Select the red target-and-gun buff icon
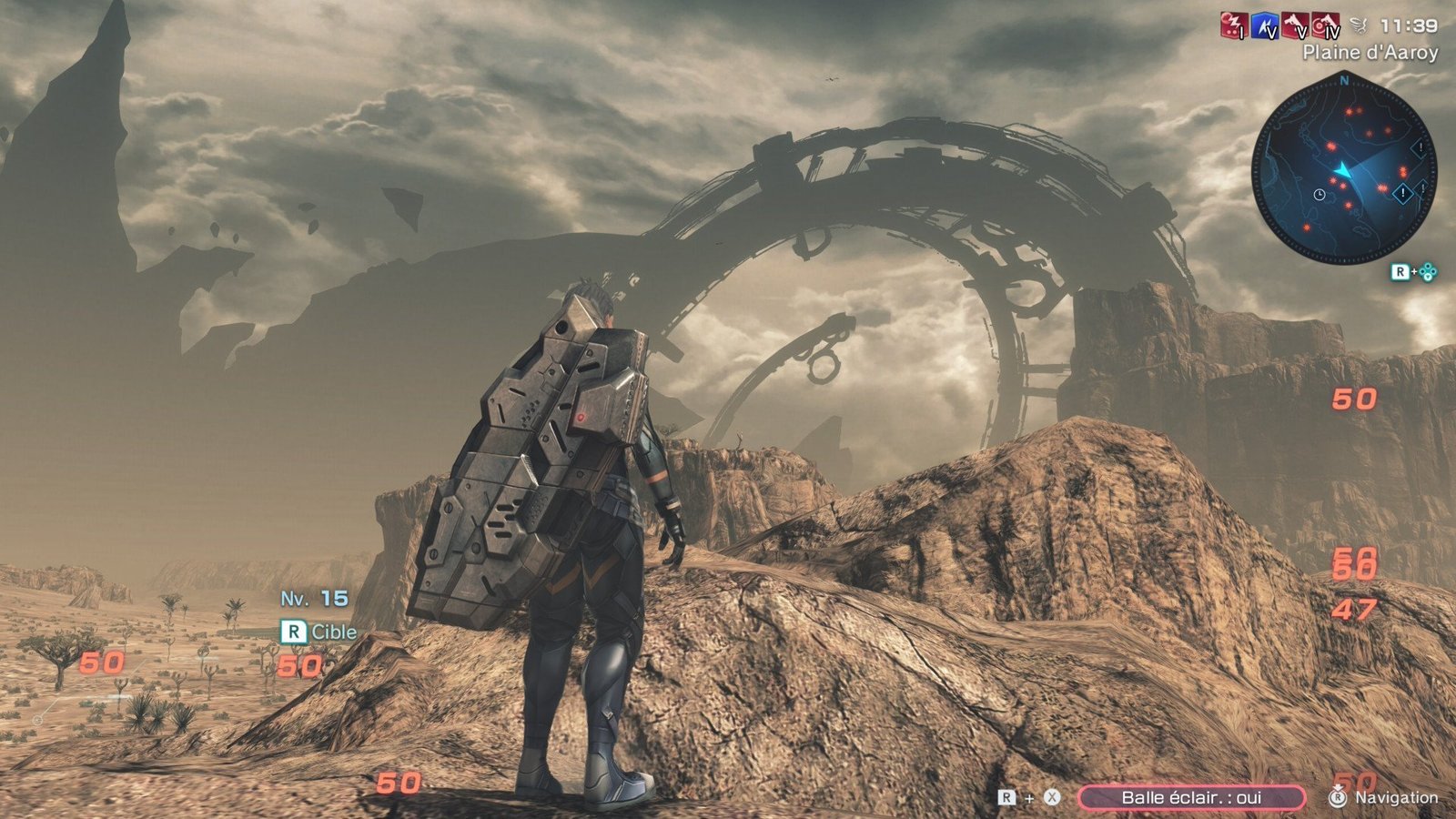The image size is (1456, 819). point(1326,25)
